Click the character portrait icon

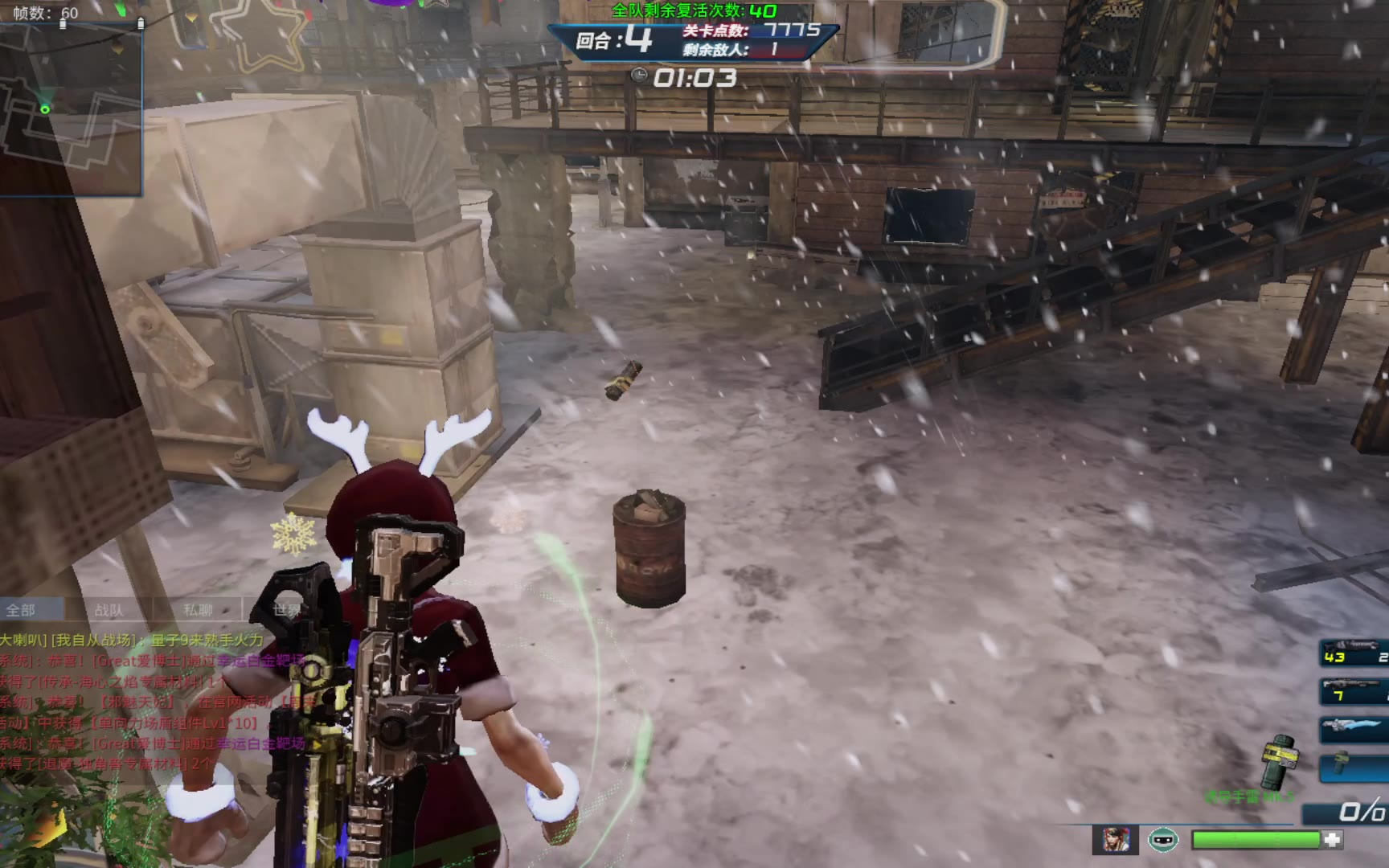[1115, 840]
